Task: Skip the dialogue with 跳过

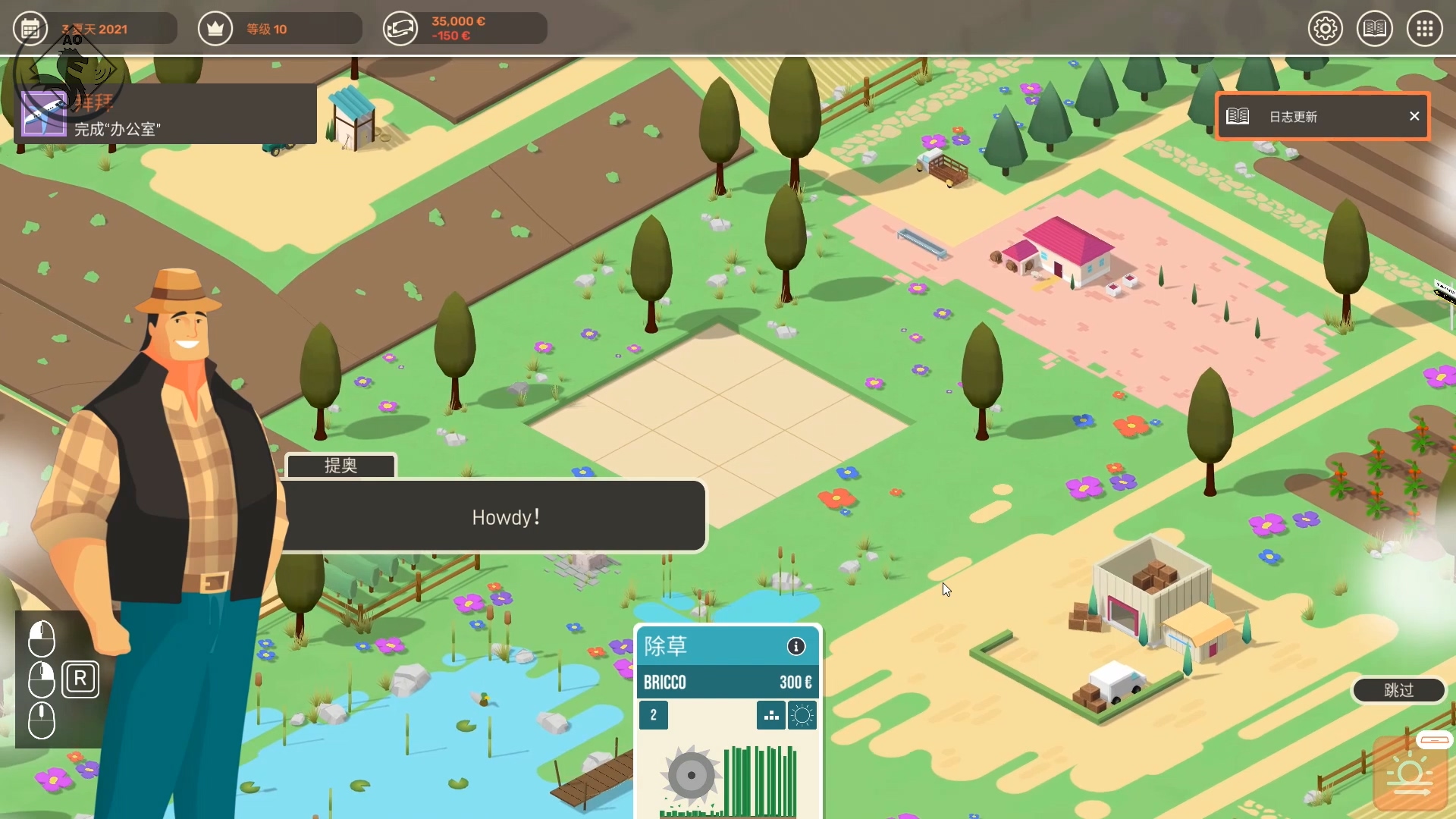Action: 1398,690
